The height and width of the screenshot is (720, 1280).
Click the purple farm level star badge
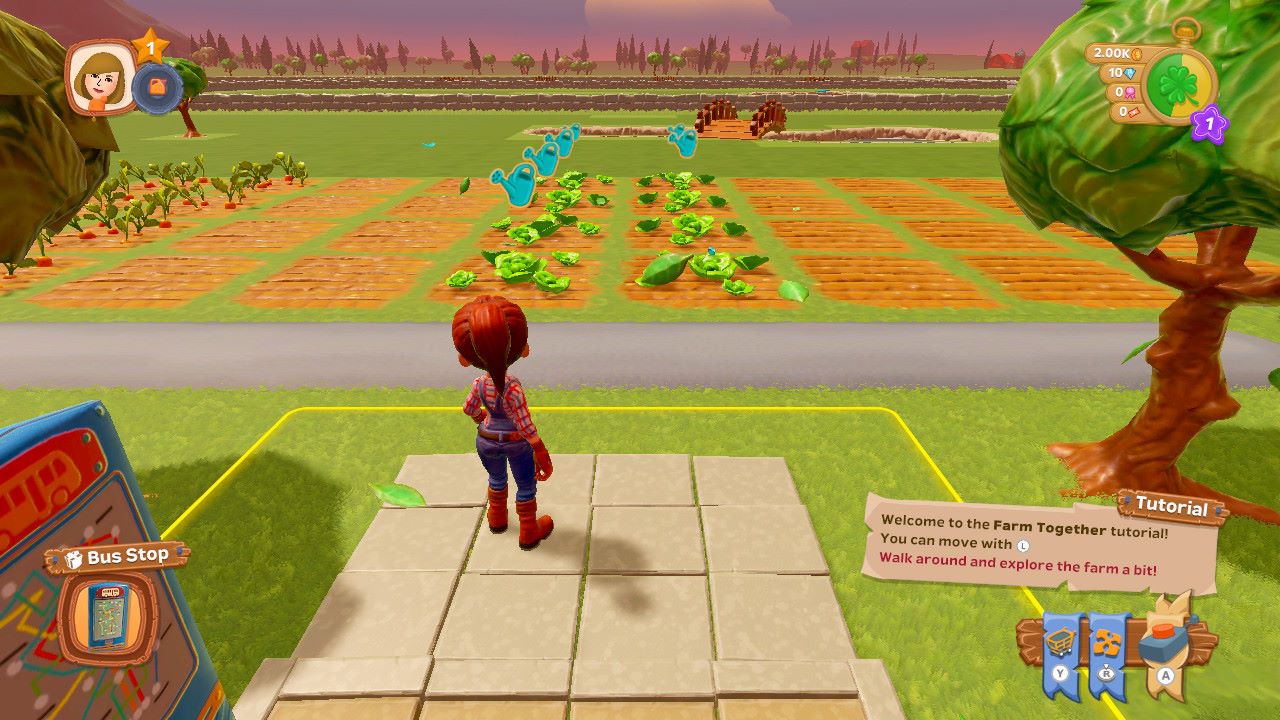point(1208,124)
